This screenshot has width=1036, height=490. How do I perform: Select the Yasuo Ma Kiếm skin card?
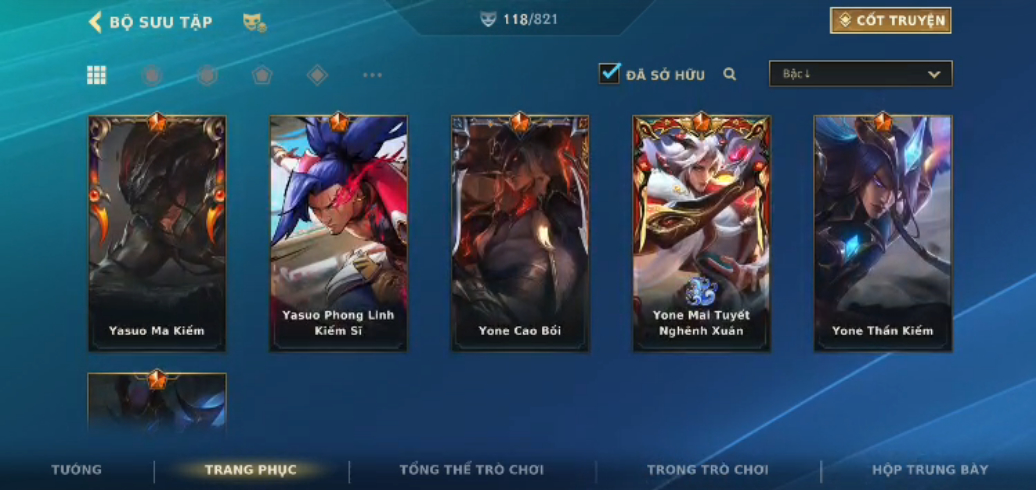coord(157,233)
